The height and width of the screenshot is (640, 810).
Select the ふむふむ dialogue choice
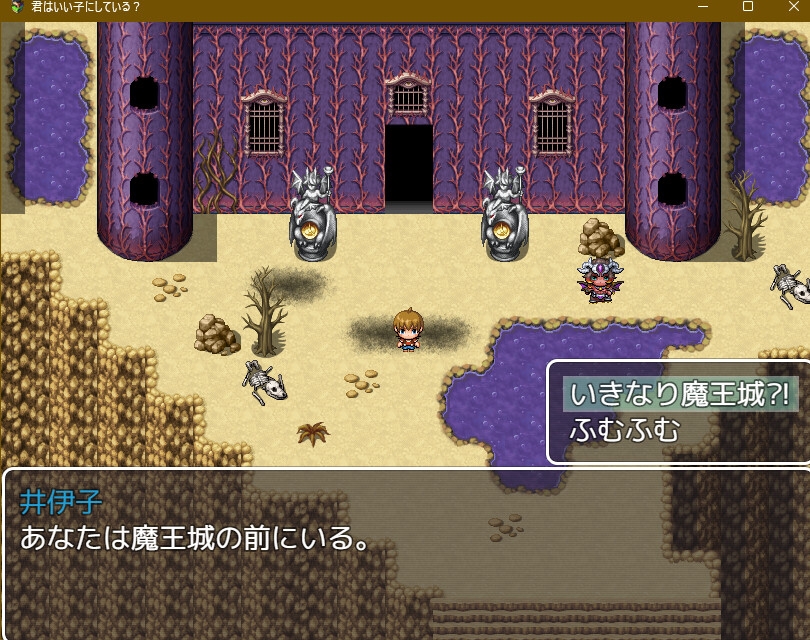(625, 431)
